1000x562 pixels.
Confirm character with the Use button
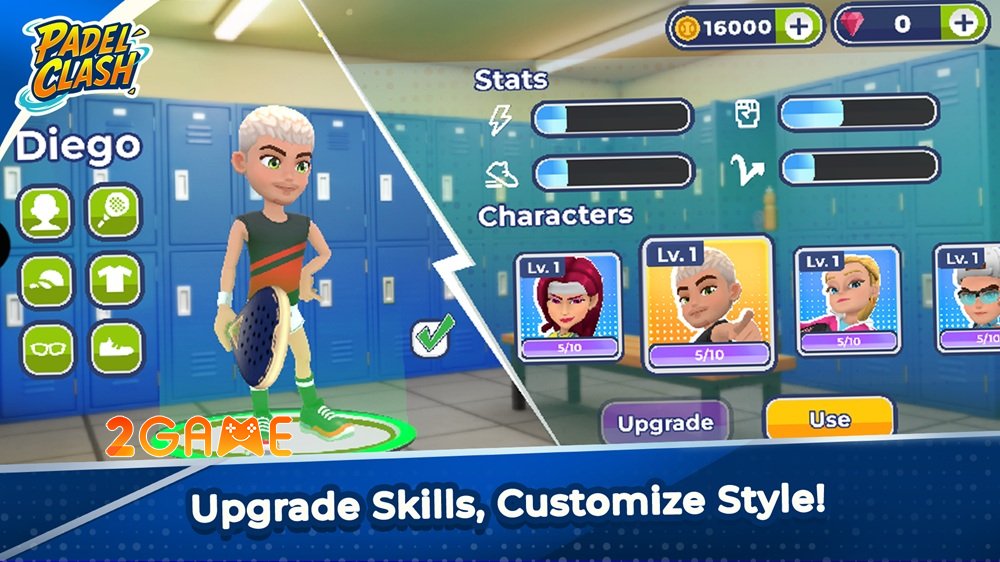point(829,420)
